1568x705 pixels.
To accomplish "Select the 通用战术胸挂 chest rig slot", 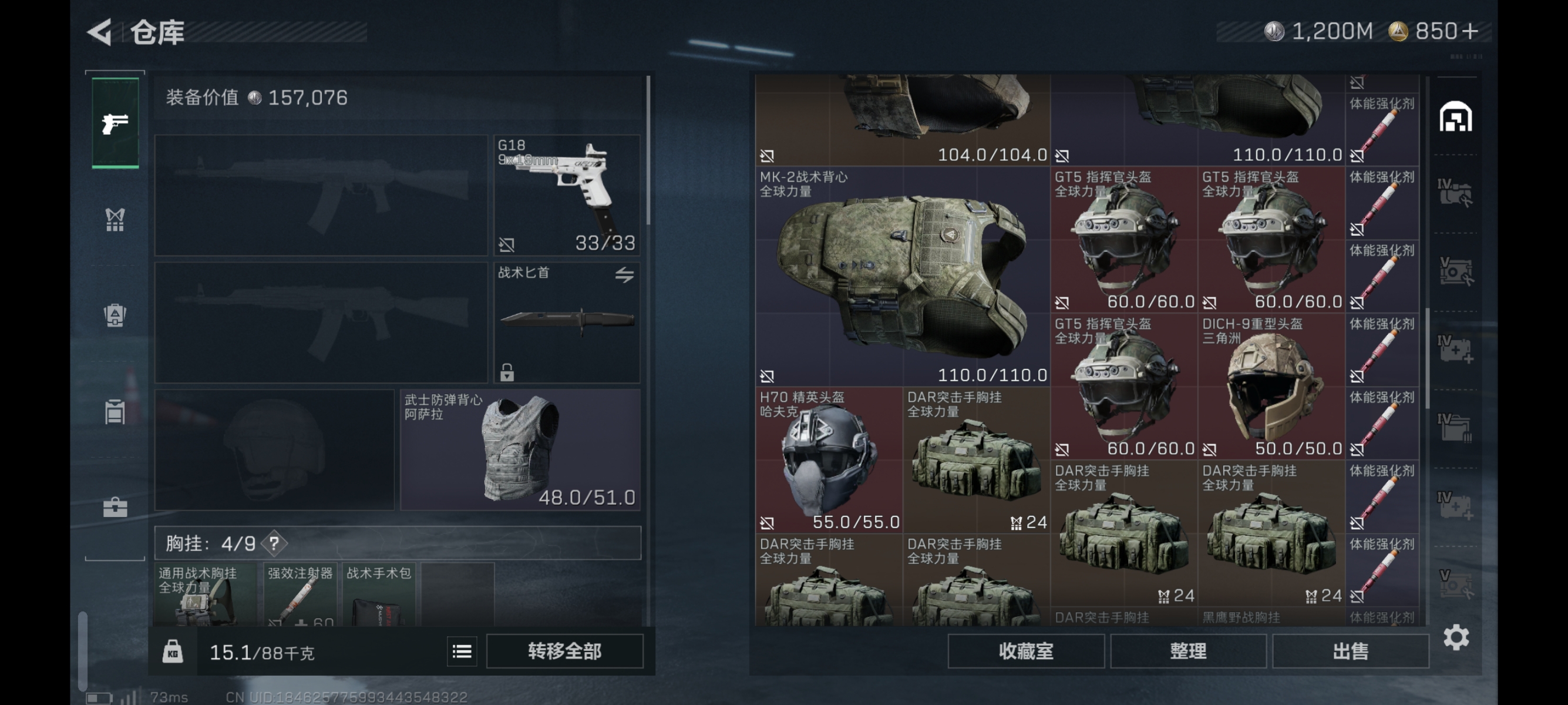I will [x=204, y=595].
